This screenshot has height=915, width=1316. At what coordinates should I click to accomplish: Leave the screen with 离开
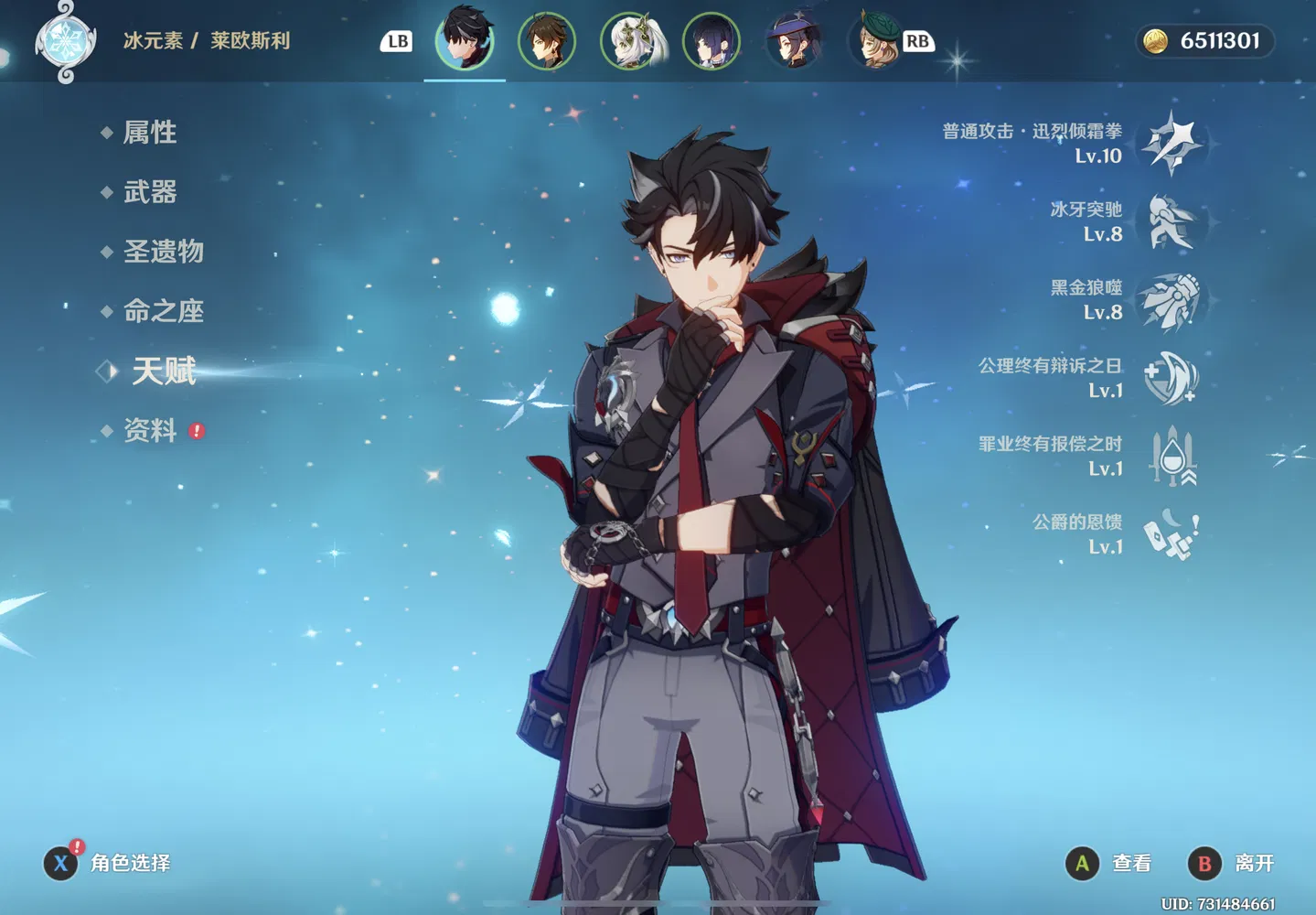(1231, 863)
